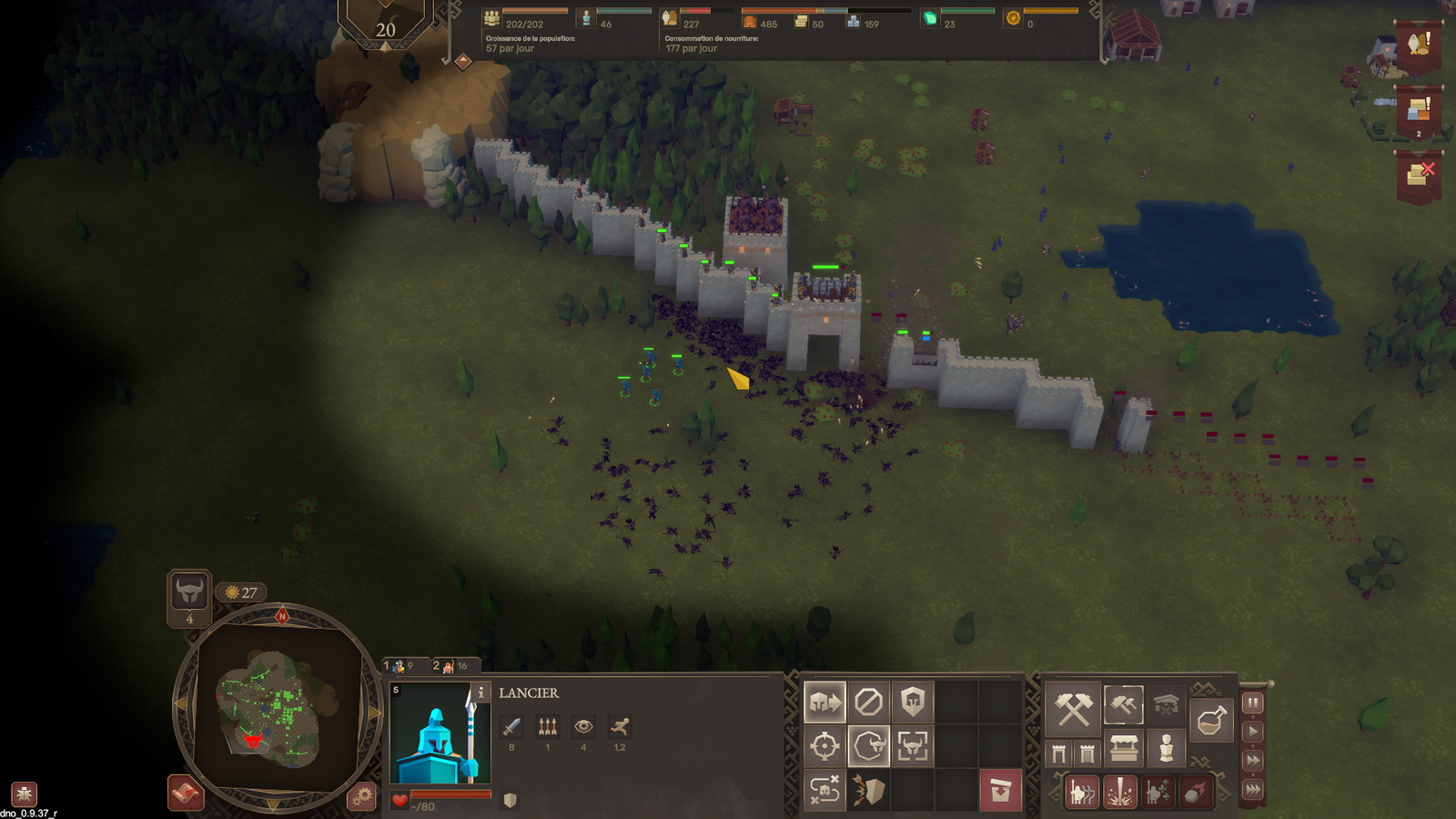This screenshot has width=1456, height=819.
Task: Pause the game with the pause button
Action: (1253, 703)
